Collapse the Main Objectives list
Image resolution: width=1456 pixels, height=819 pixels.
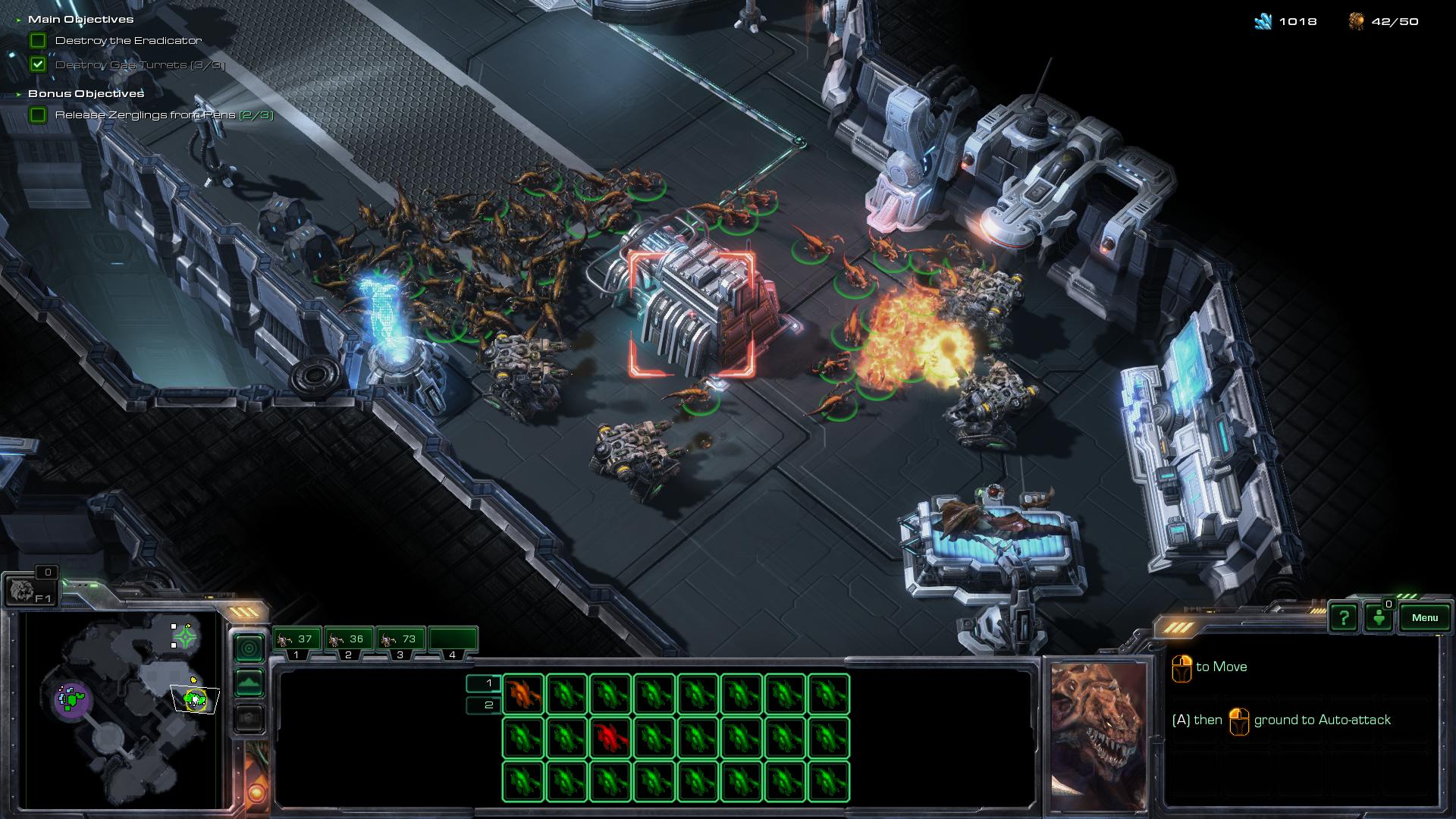tap(19, 20)
